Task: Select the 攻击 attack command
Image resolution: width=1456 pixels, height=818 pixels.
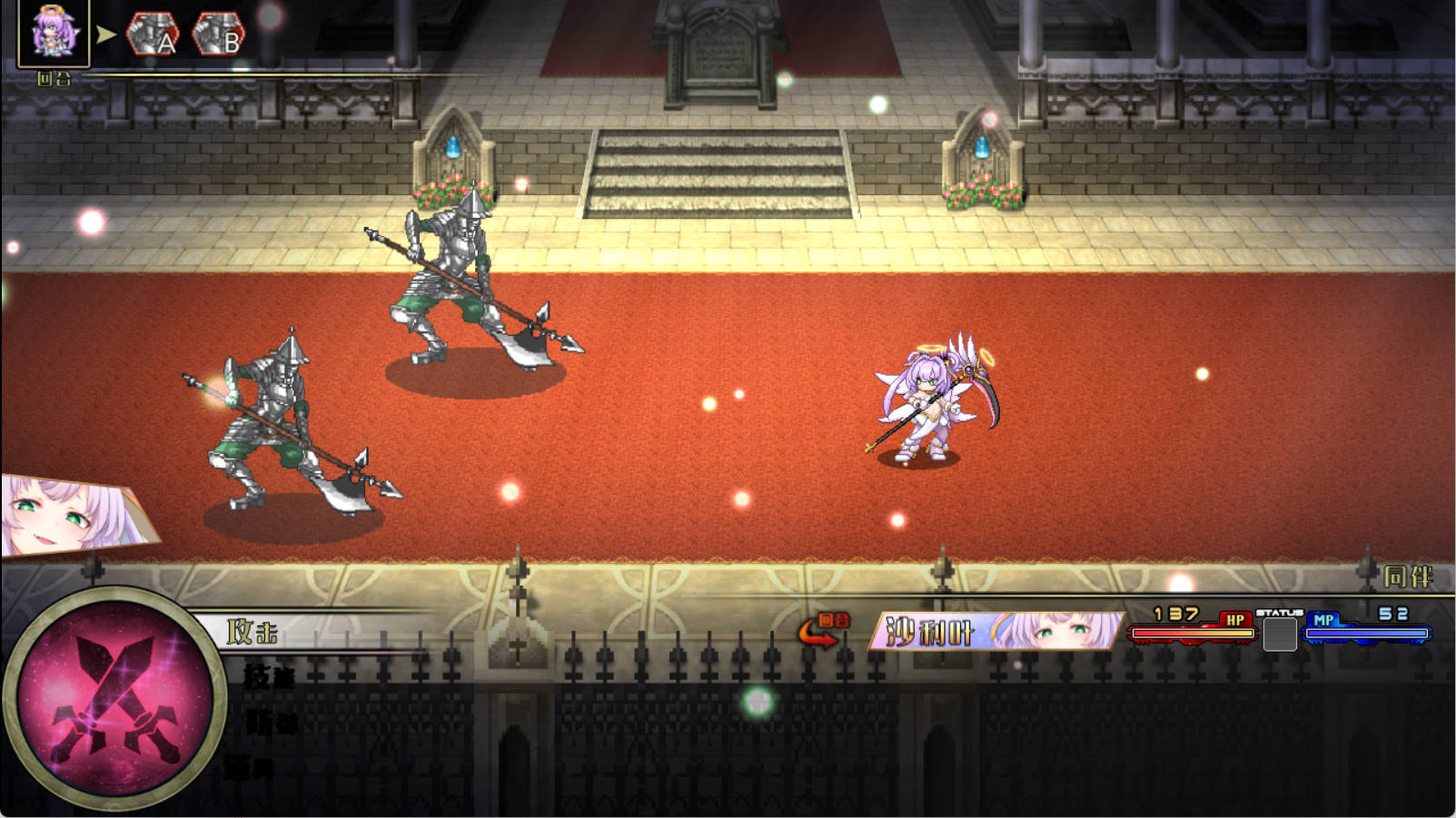Action: pyautogui.click(x=253, y=632)
